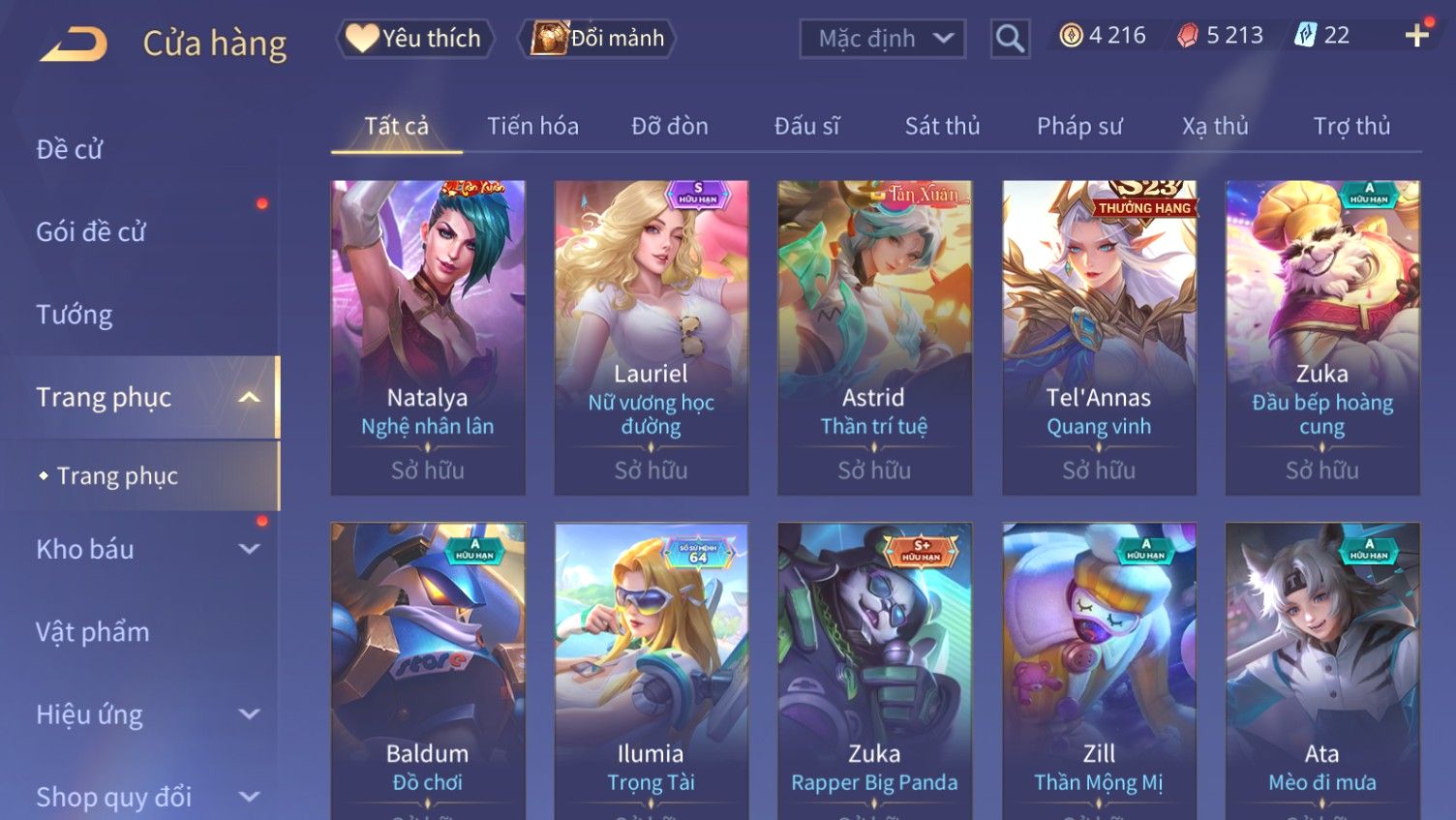The height and width of the screenshot is (820, 1456).
Task: Choose the Lauriel Nữ vương học đường card
Action: pos(652,337)
